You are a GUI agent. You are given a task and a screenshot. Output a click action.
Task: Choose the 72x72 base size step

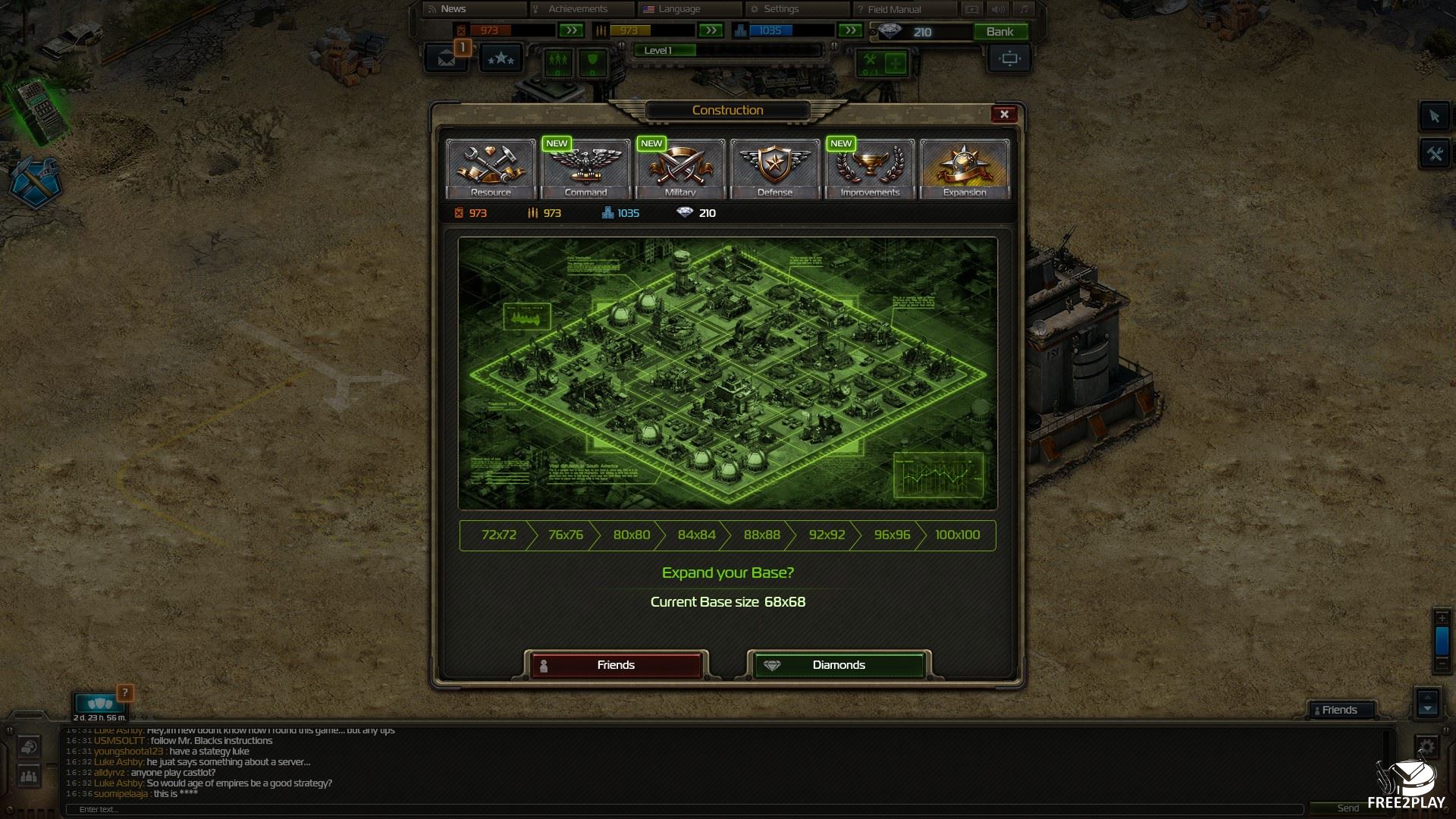point(498,535)
